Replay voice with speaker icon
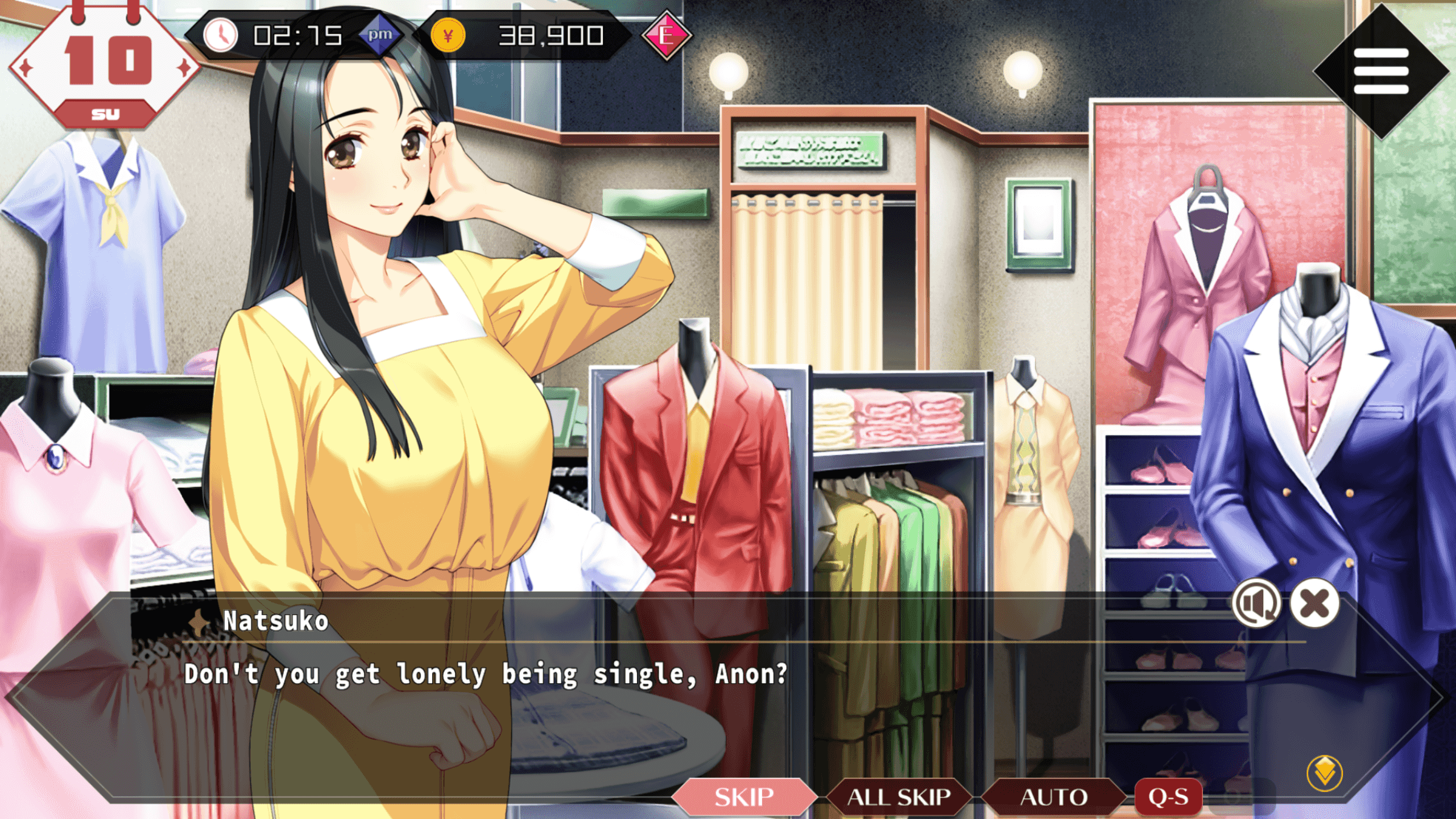1456x819 pixels. [x=1256, y=603]
